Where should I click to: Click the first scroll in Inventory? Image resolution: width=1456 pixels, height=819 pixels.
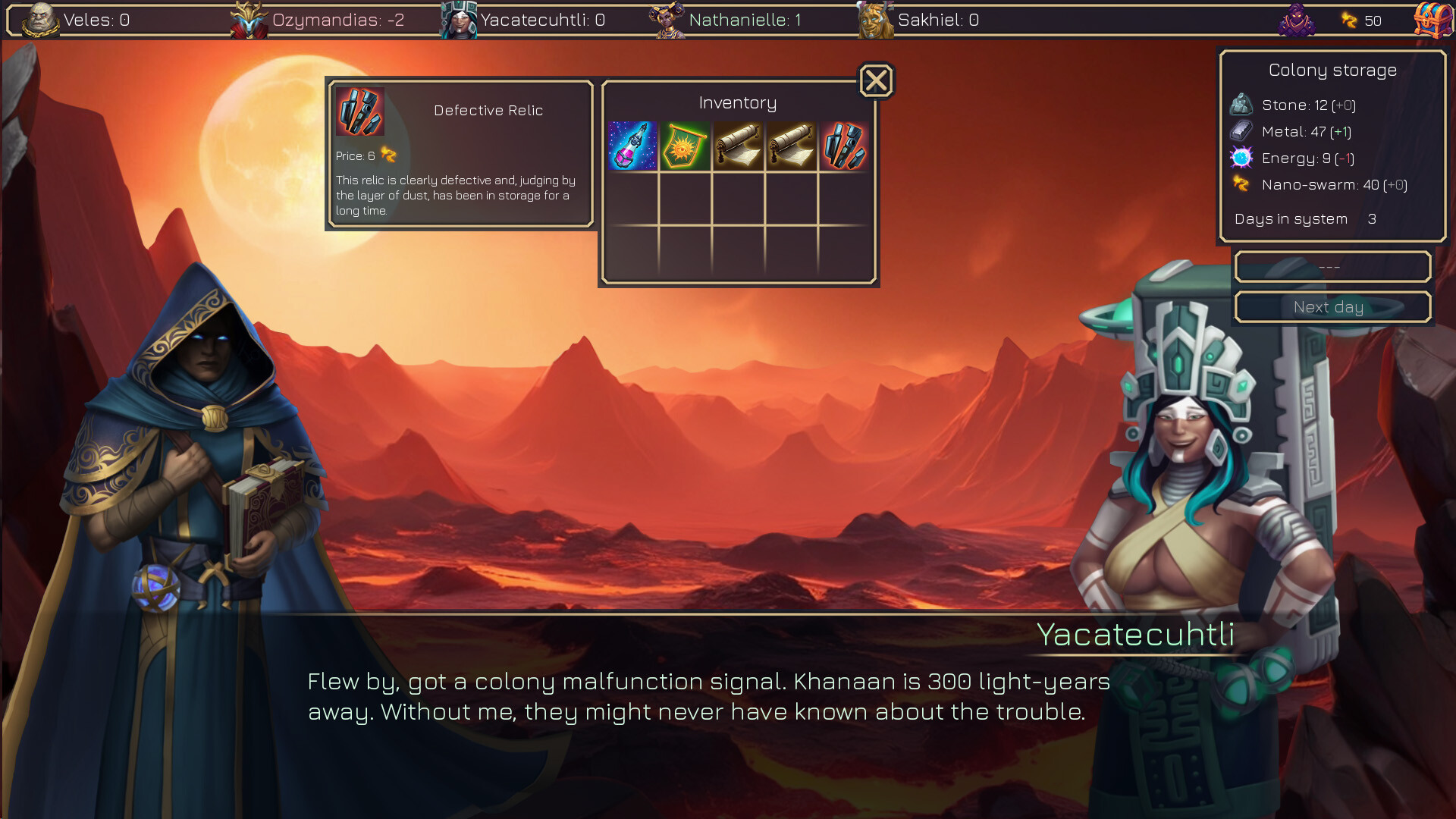tap(737, 146)
